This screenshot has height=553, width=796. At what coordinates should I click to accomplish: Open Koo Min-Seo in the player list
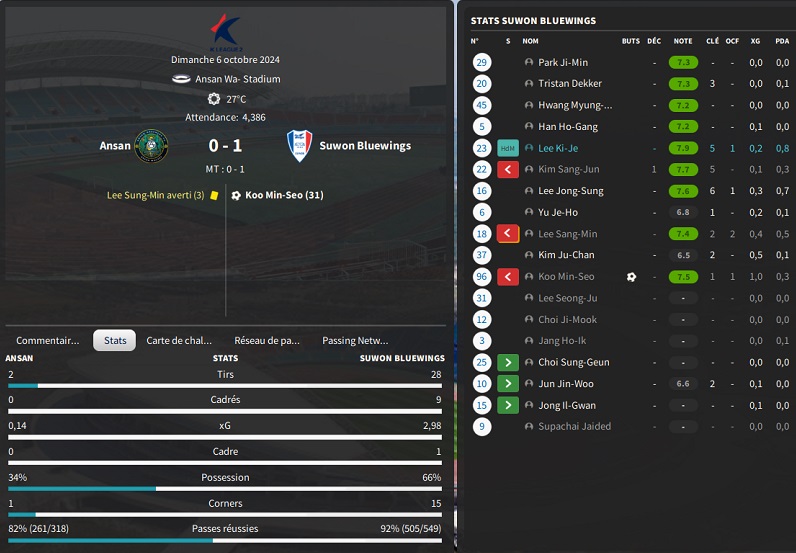pyautogui.click(x=566, y=277)
